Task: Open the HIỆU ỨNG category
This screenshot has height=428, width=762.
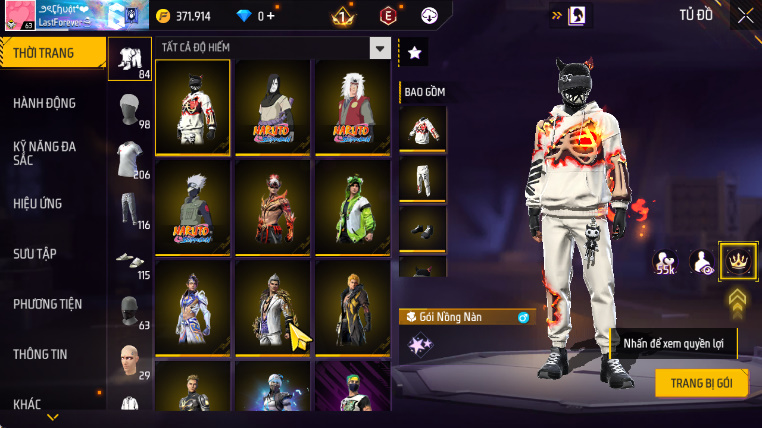Action: 38,203
